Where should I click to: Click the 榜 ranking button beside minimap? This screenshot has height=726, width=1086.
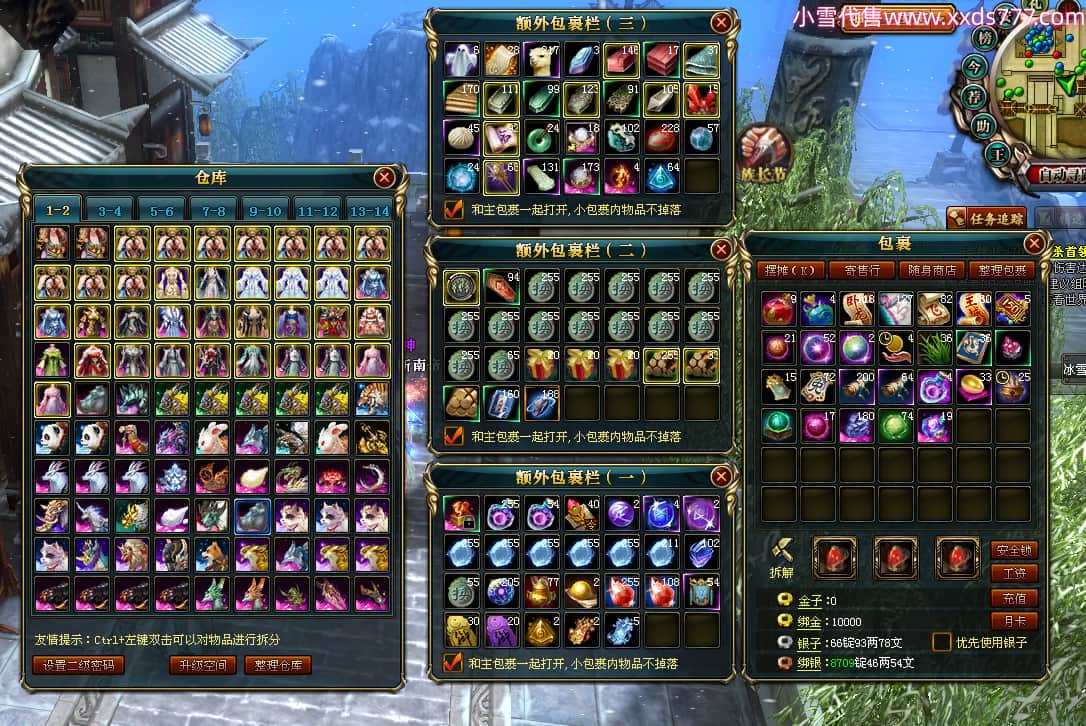tap(985, 37)
